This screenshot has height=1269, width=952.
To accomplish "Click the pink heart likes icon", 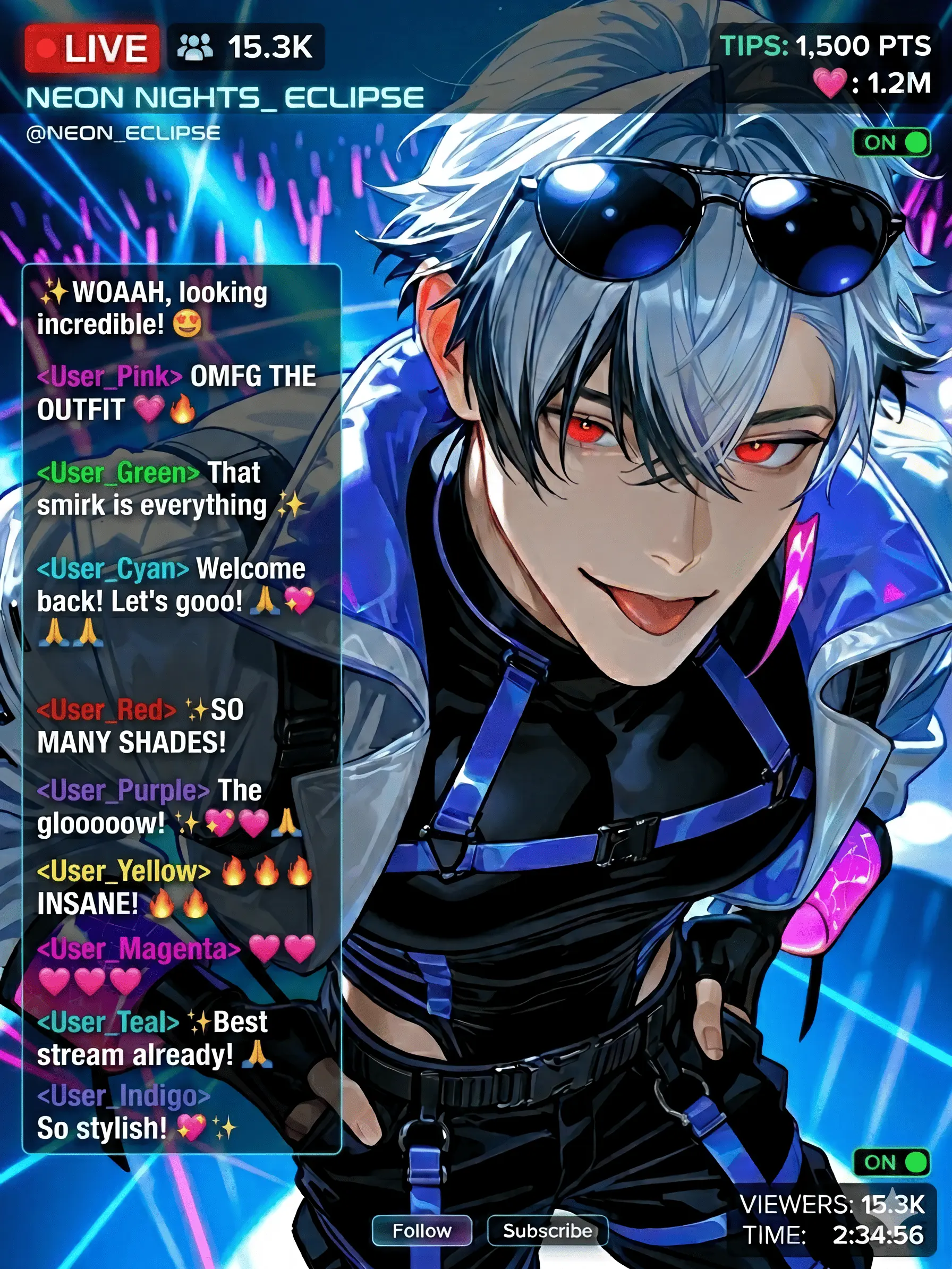I will pyautogui.click(x=830, y=83).
